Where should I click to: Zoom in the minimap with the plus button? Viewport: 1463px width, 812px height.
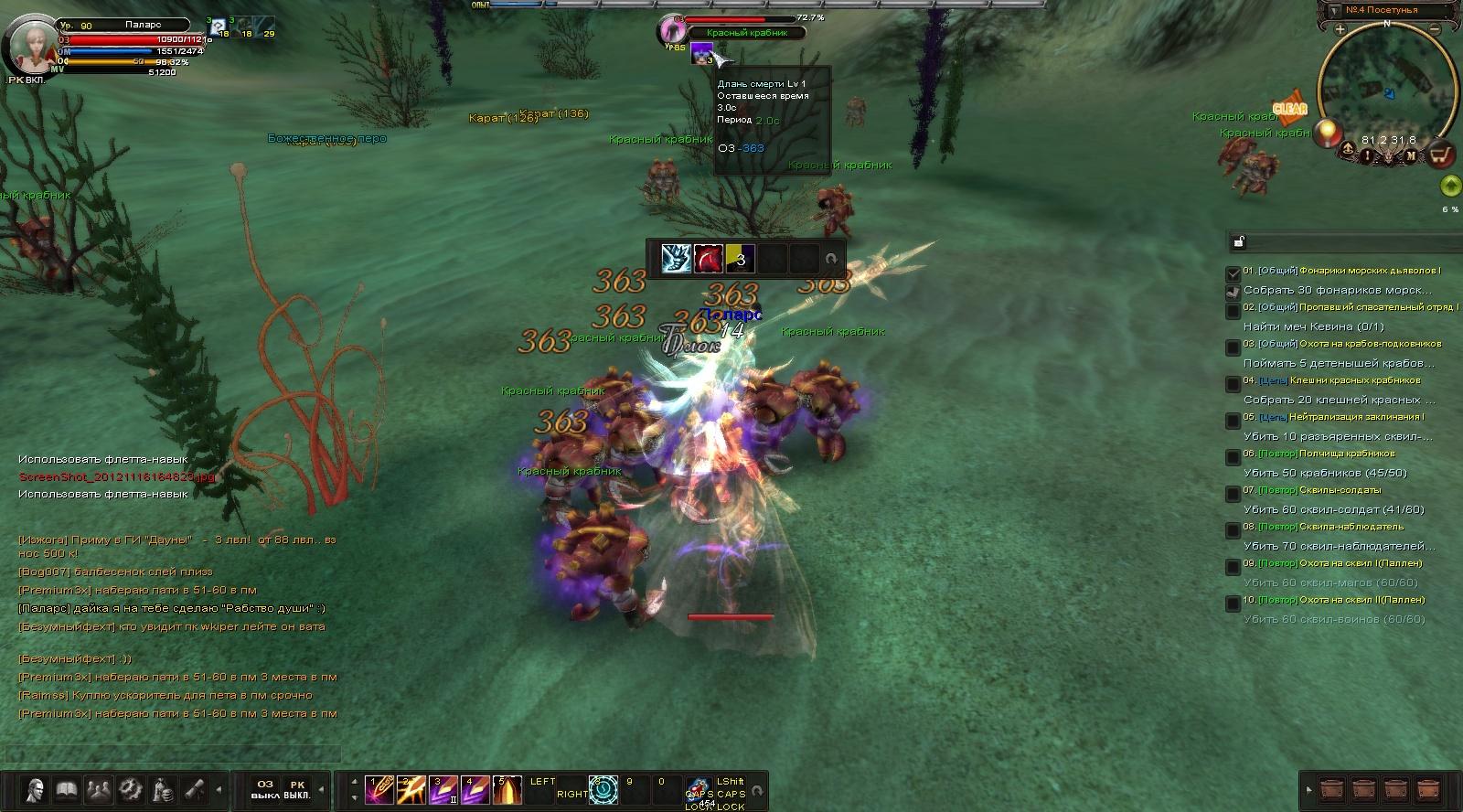[x=1340, y=29]
